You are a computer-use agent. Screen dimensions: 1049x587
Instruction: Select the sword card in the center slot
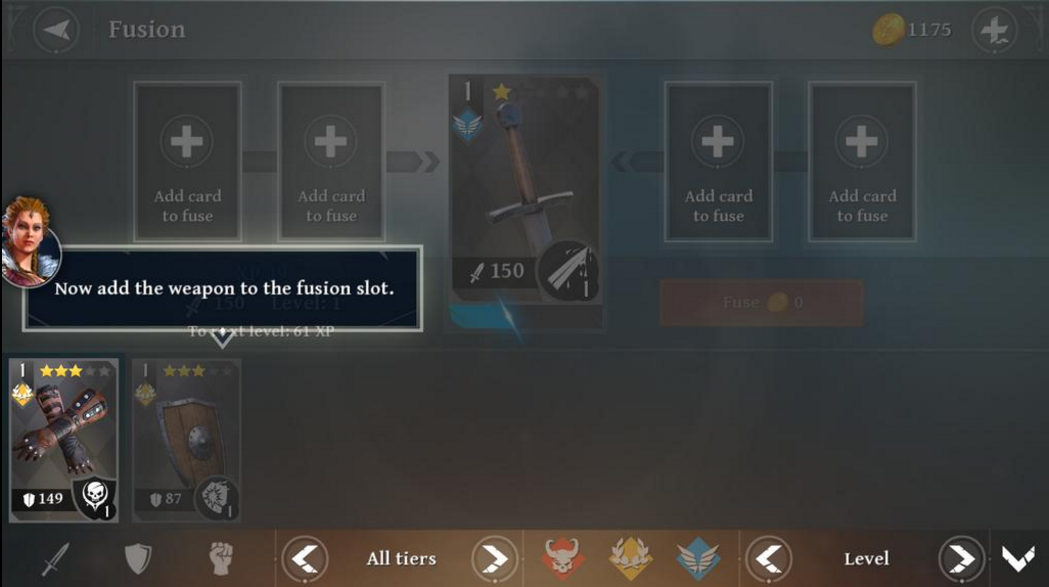pyautogui.click(x=526, y=200)
